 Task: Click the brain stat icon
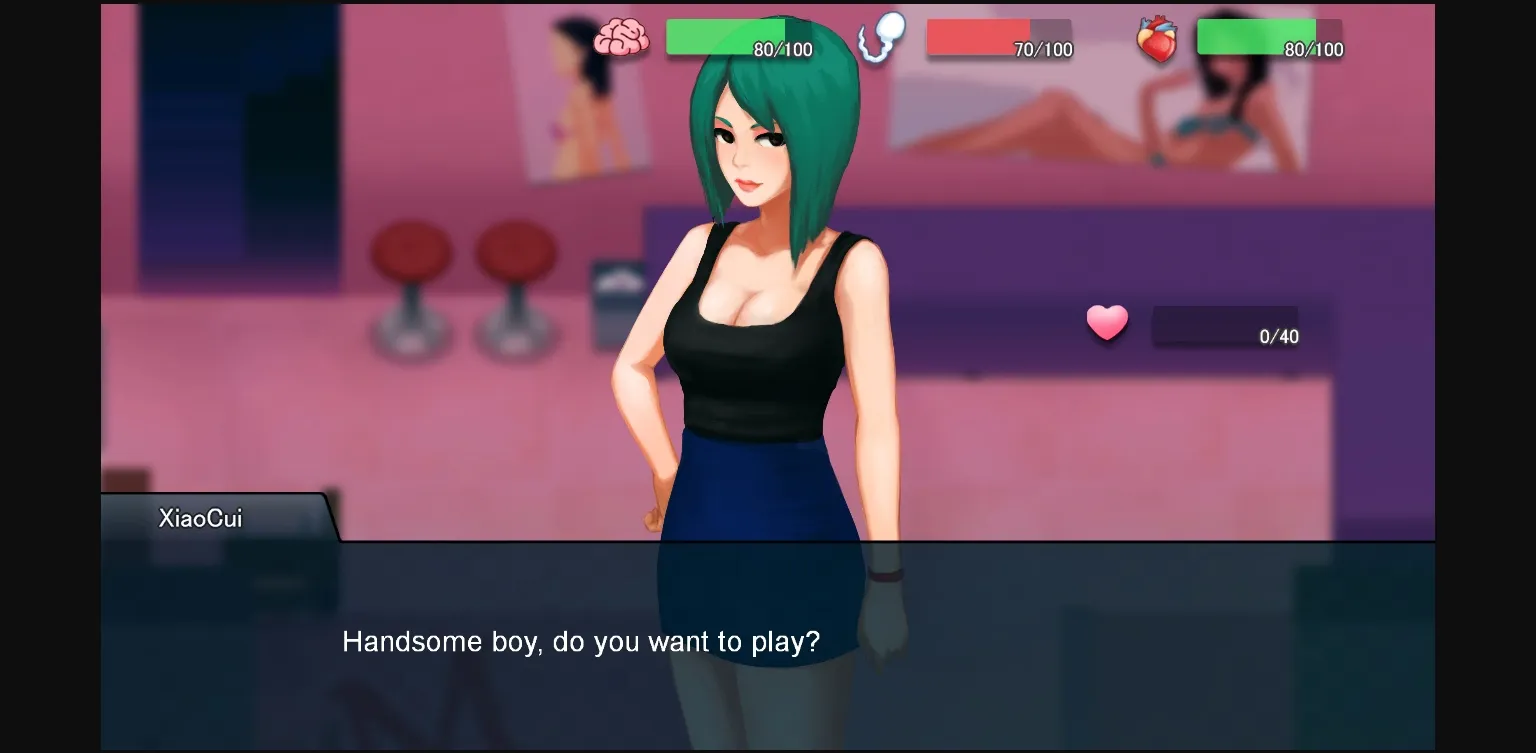pyautogui.click(x=623, y=36)
